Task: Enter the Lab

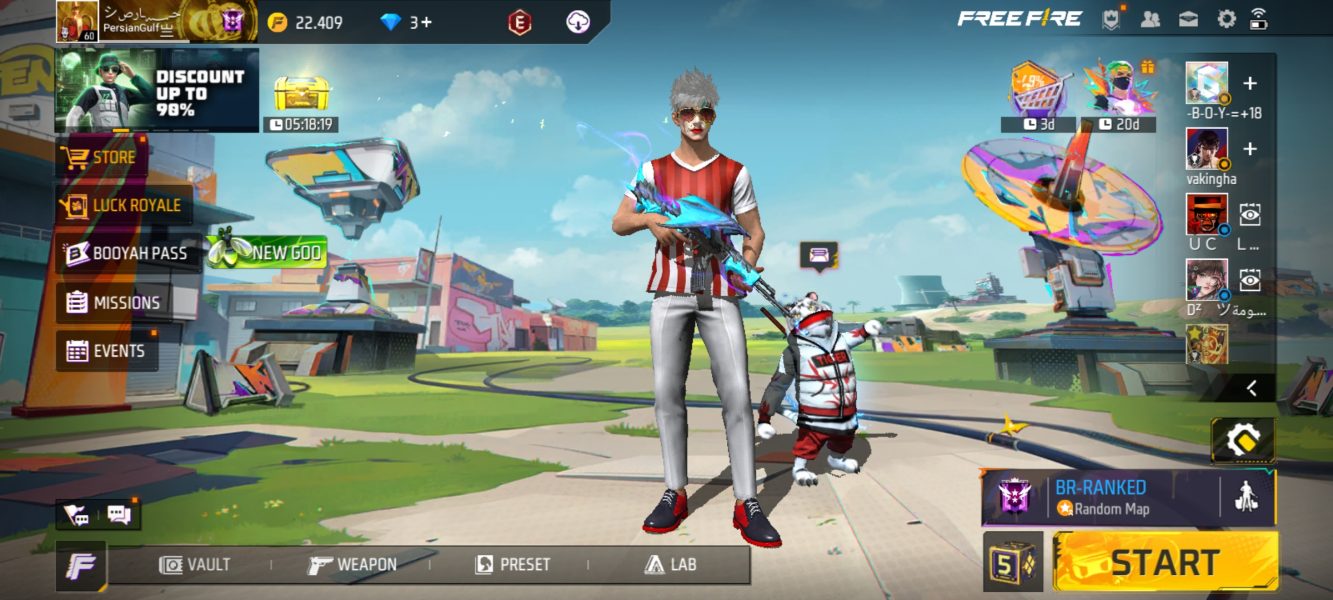Action: point(670,565)
